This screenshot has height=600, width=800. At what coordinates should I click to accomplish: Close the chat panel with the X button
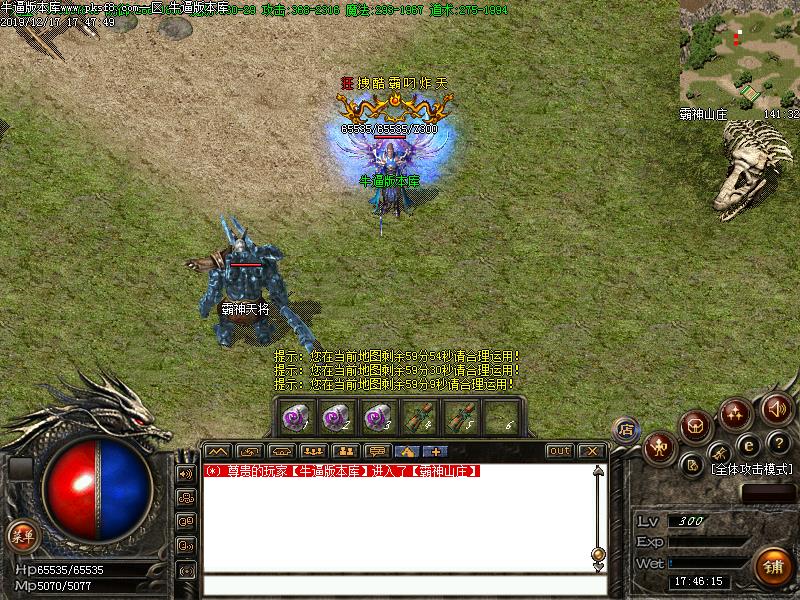[x=591, y=451]
